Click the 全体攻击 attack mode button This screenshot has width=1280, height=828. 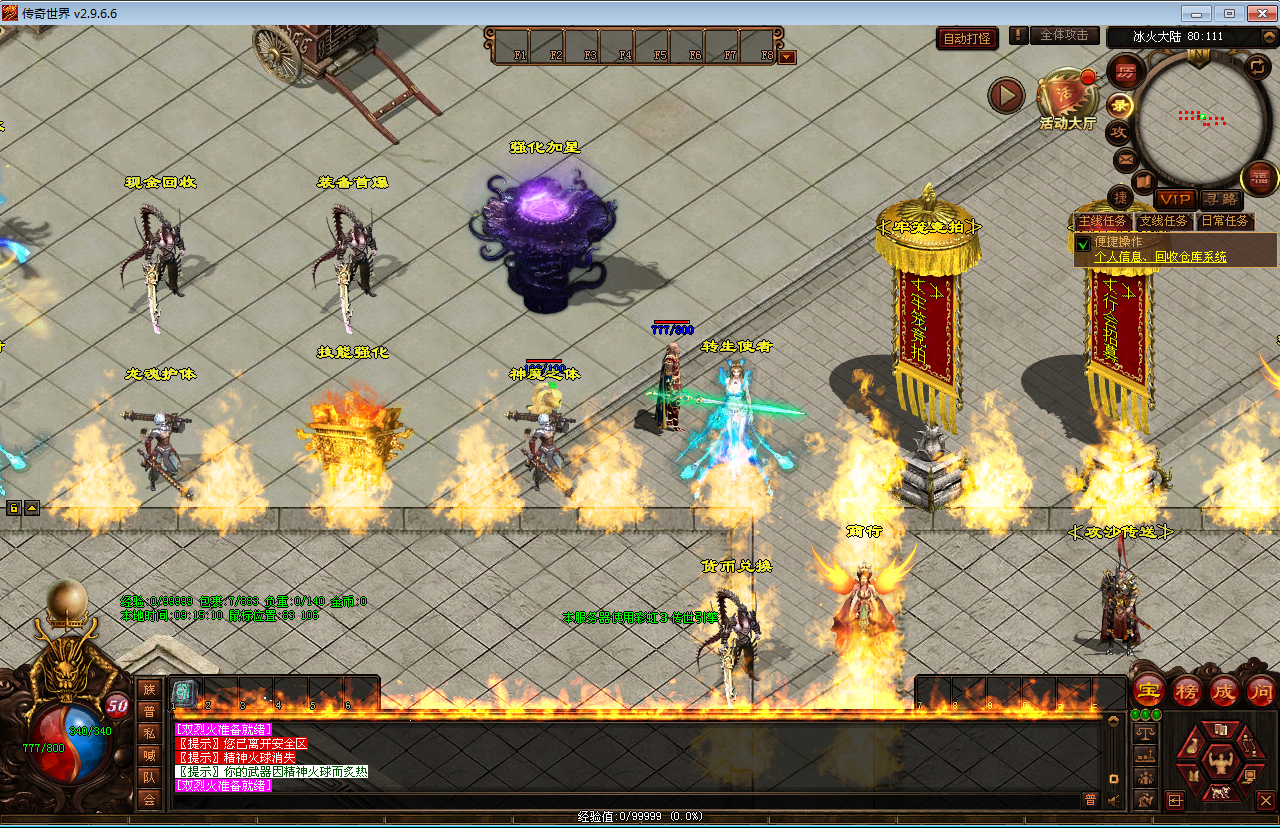pyautogui.click(x=1064, y=35)
